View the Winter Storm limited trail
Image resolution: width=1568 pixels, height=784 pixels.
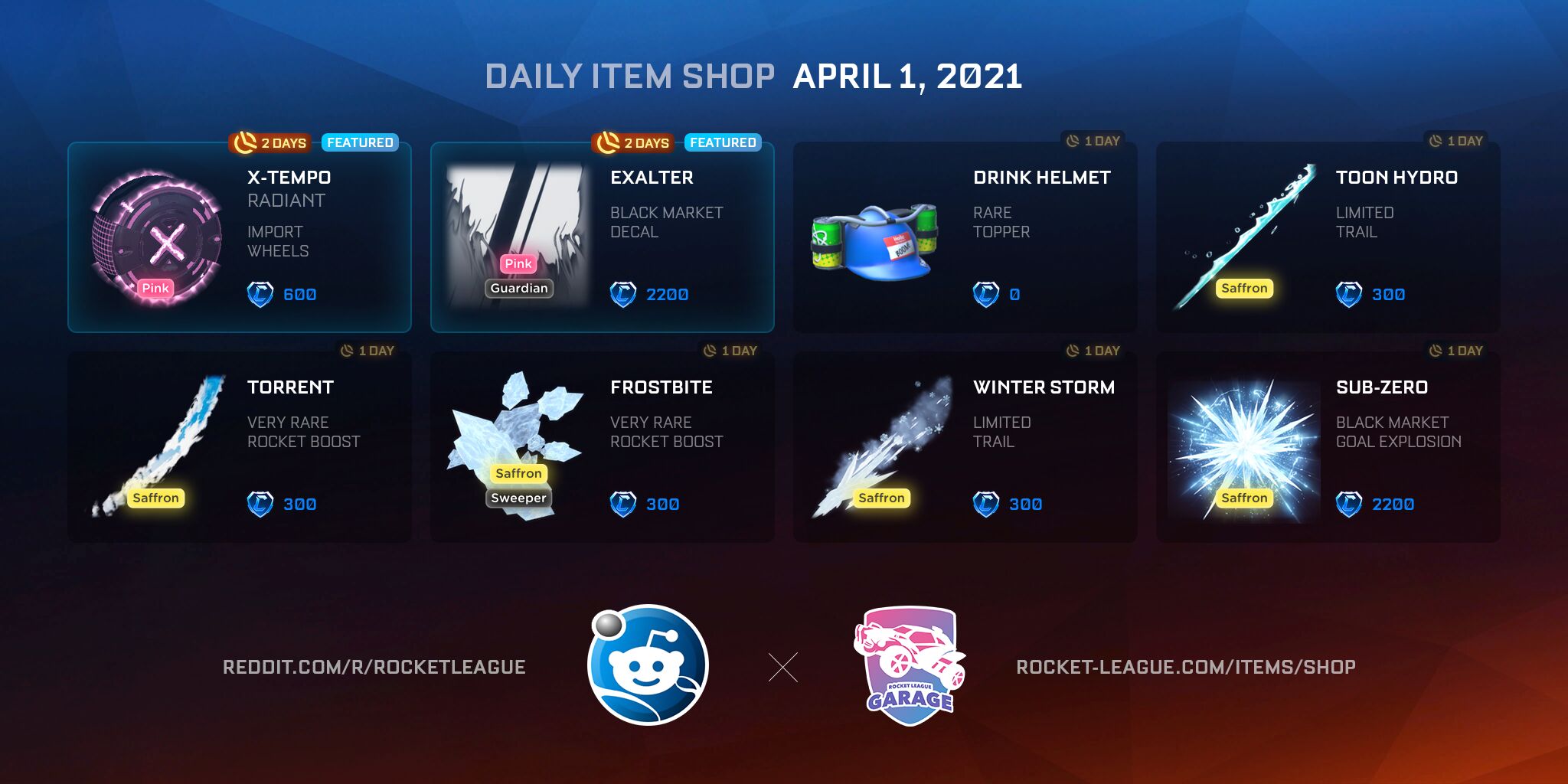[x=965, y=447]
